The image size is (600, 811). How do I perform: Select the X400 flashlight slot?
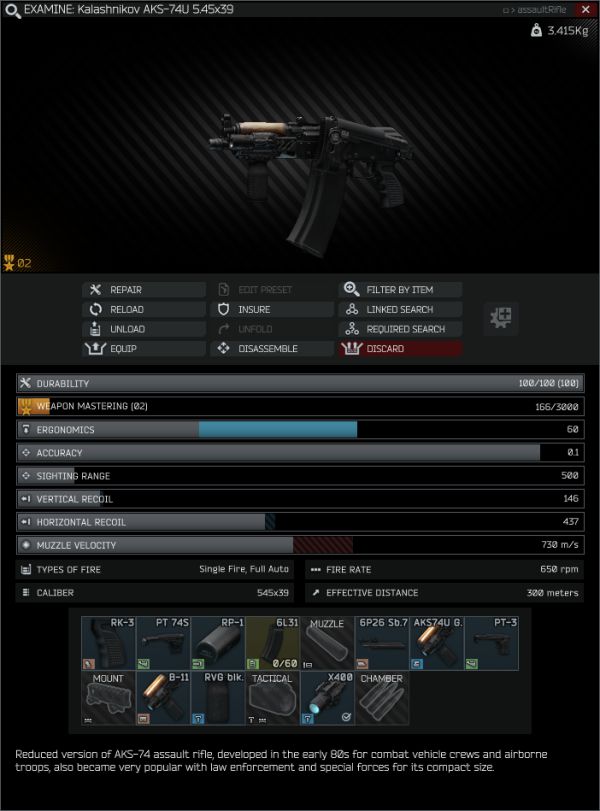pos(327,698)
